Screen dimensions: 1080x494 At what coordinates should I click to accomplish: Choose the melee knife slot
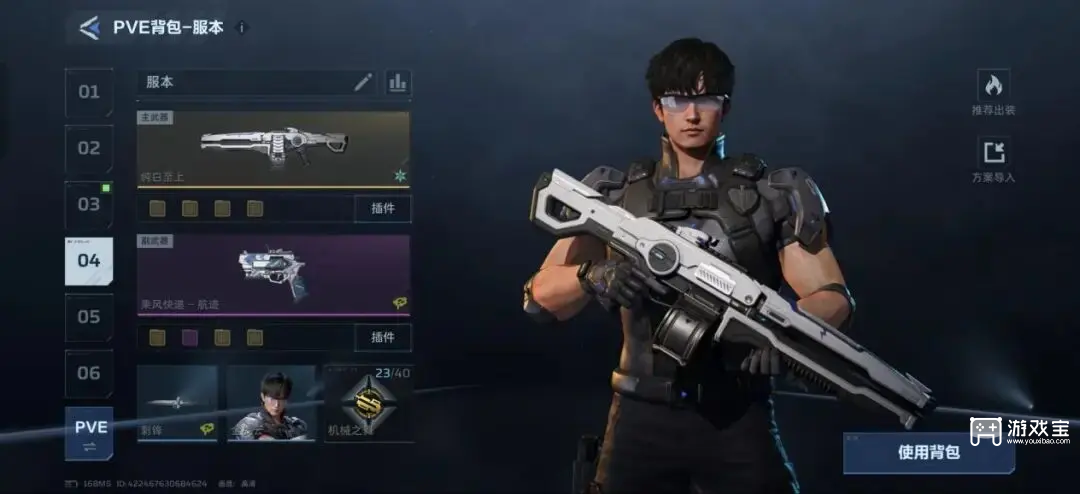click(177, 403)
